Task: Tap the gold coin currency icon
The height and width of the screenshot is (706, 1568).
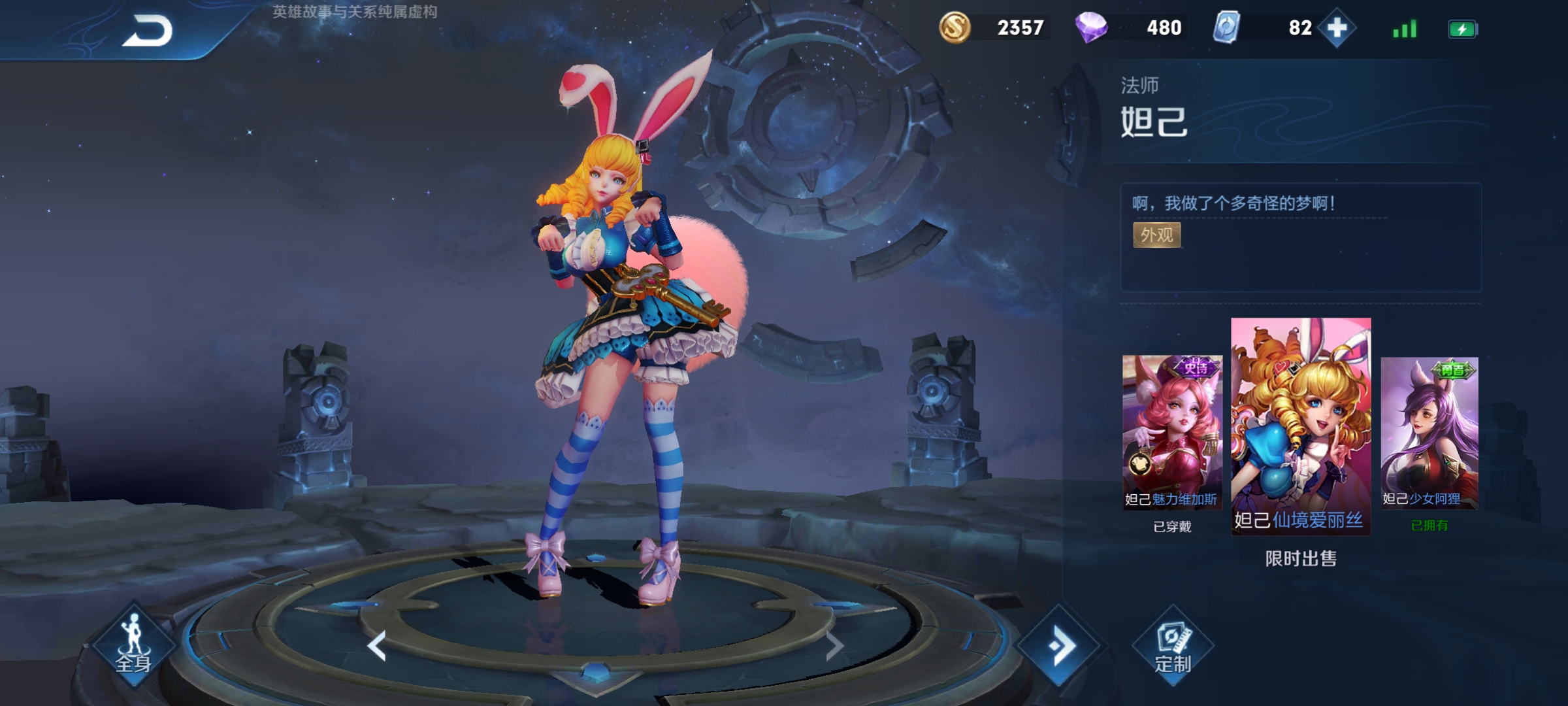Action: pos(955,28)
